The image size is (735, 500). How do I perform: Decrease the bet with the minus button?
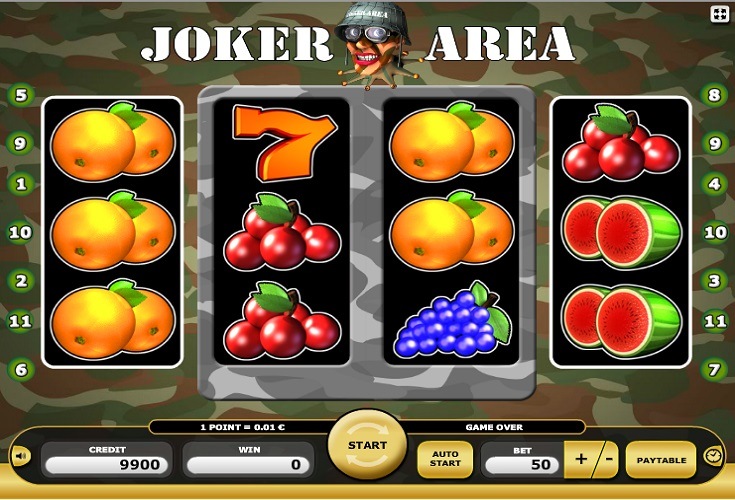[607, 460]
